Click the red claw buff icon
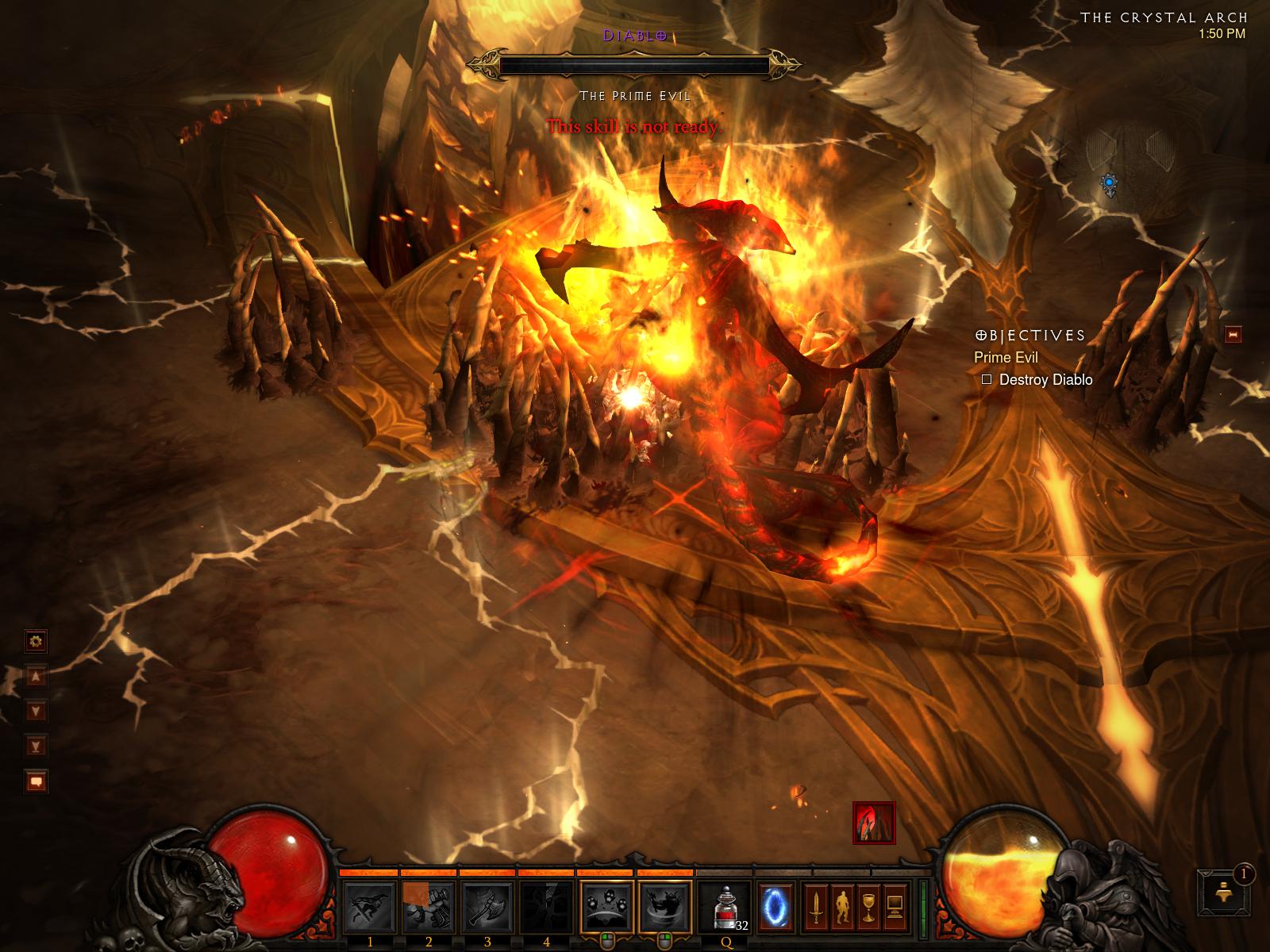 click(874, 823)
